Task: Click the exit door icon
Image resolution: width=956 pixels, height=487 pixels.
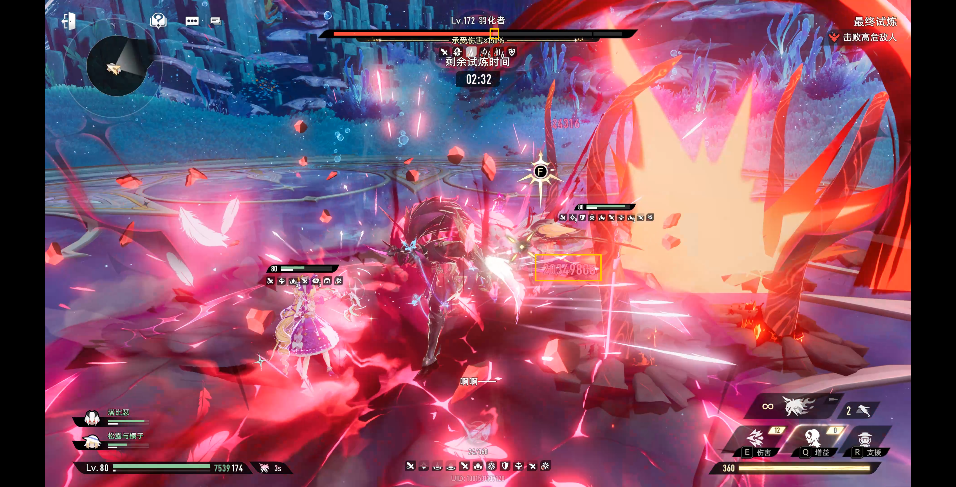Action: (69, 21)
